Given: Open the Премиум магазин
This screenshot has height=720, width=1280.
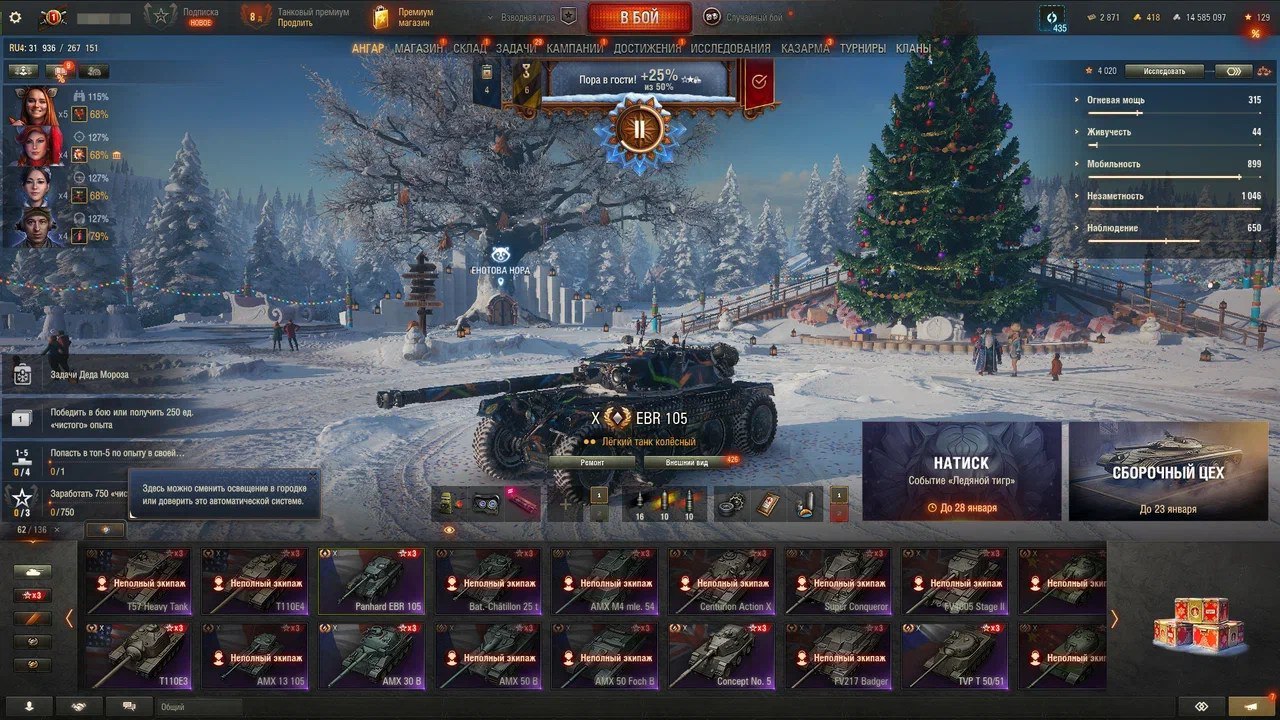Looking at the screenshot, I should tap(403, 18).
